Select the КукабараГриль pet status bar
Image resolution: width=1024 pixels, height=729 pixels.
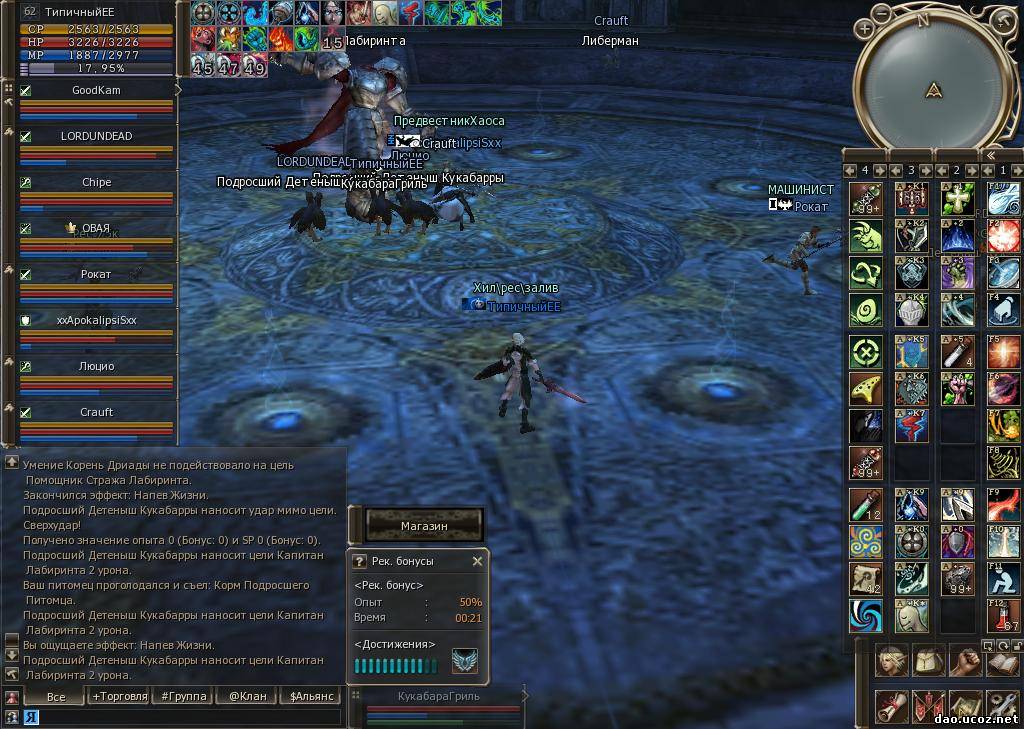coord(438,703)
